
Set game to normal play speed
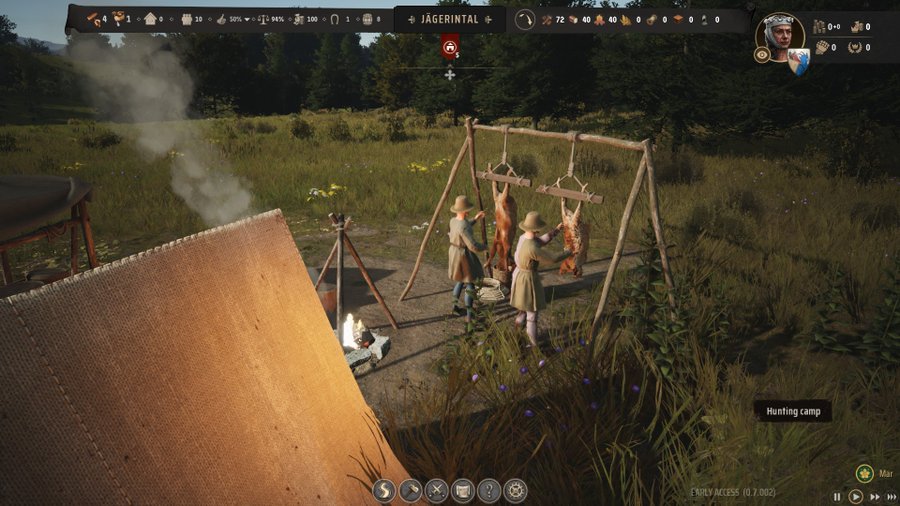pos(856,496)
